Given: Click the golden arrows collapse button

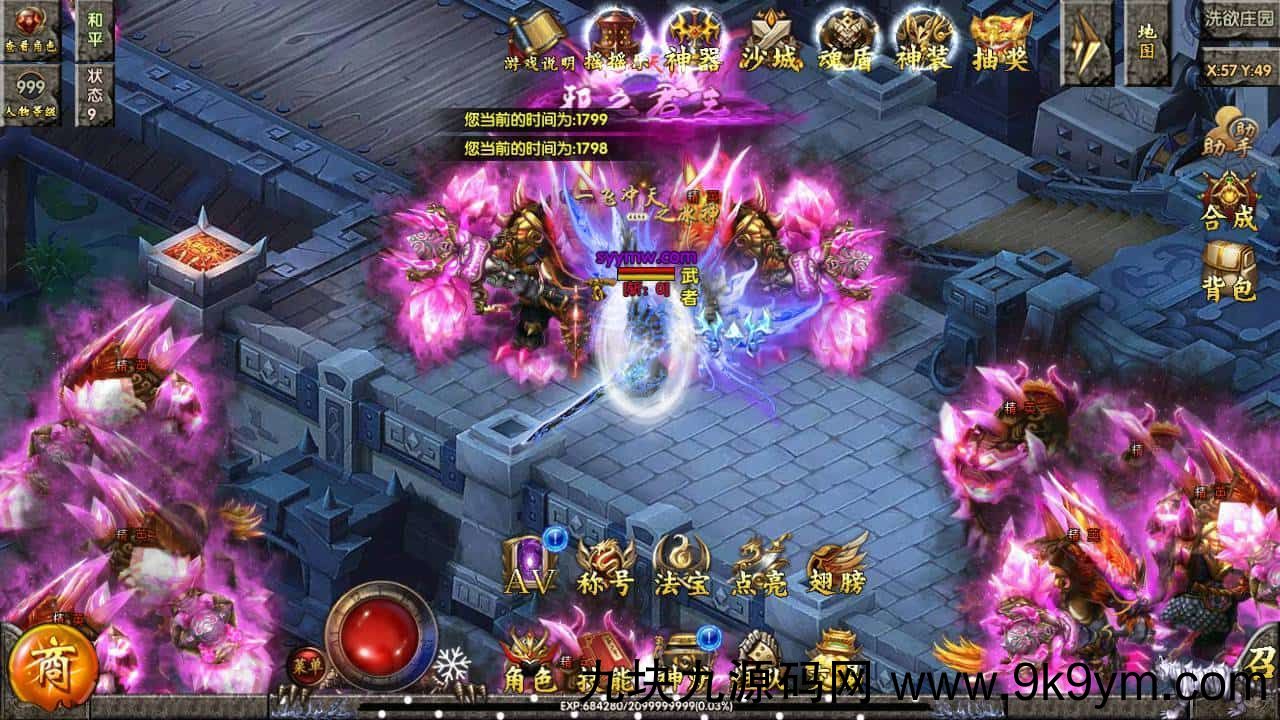Looking at the screenshot, I should pyautogui.click(x=1085, y=42).
